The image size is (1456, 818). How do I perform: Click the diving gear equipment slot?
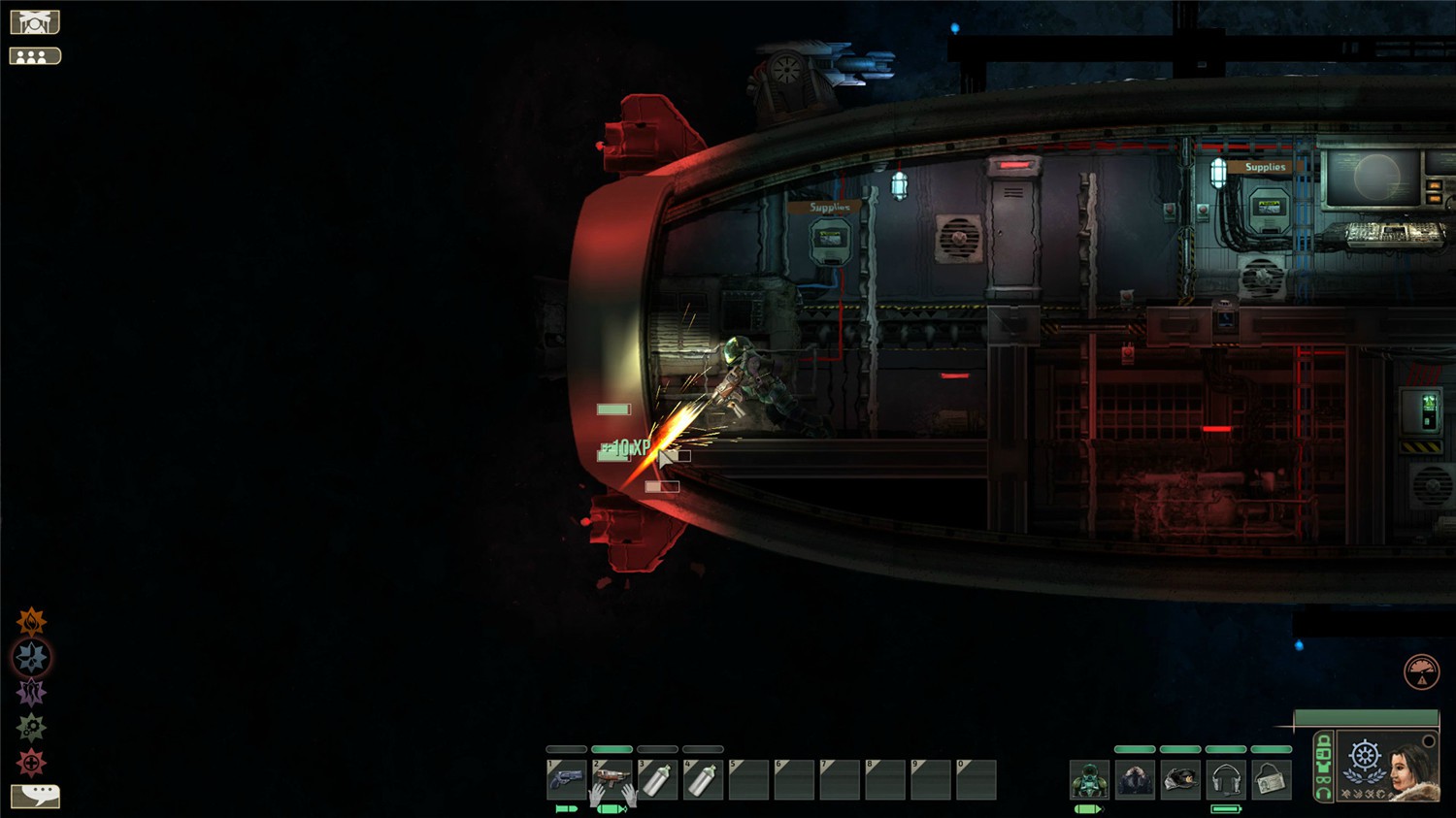point(1089,778)
